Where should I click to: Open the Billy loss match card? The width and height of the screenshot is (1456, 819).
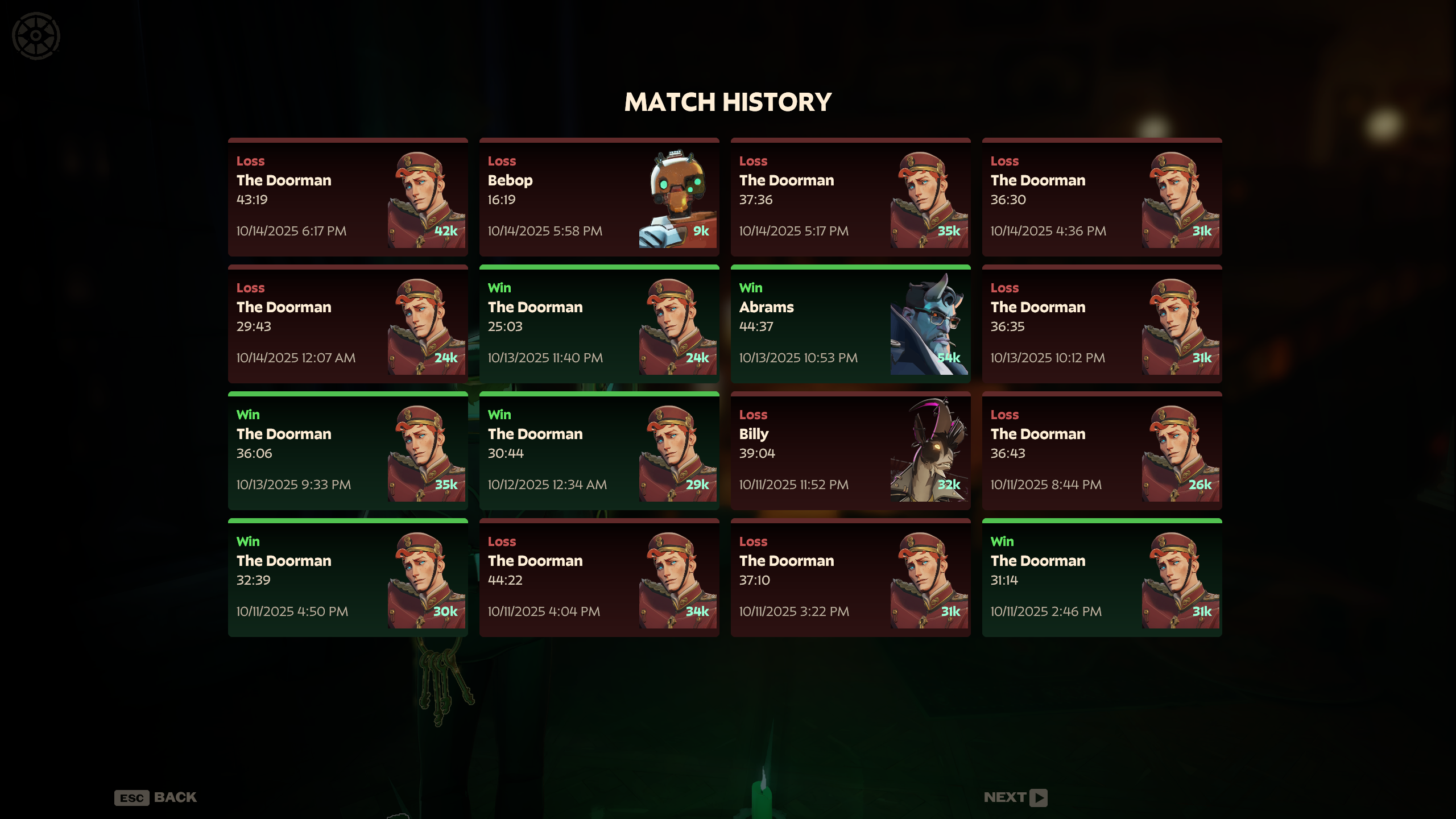pyautogui.click(x=850, y=451)
